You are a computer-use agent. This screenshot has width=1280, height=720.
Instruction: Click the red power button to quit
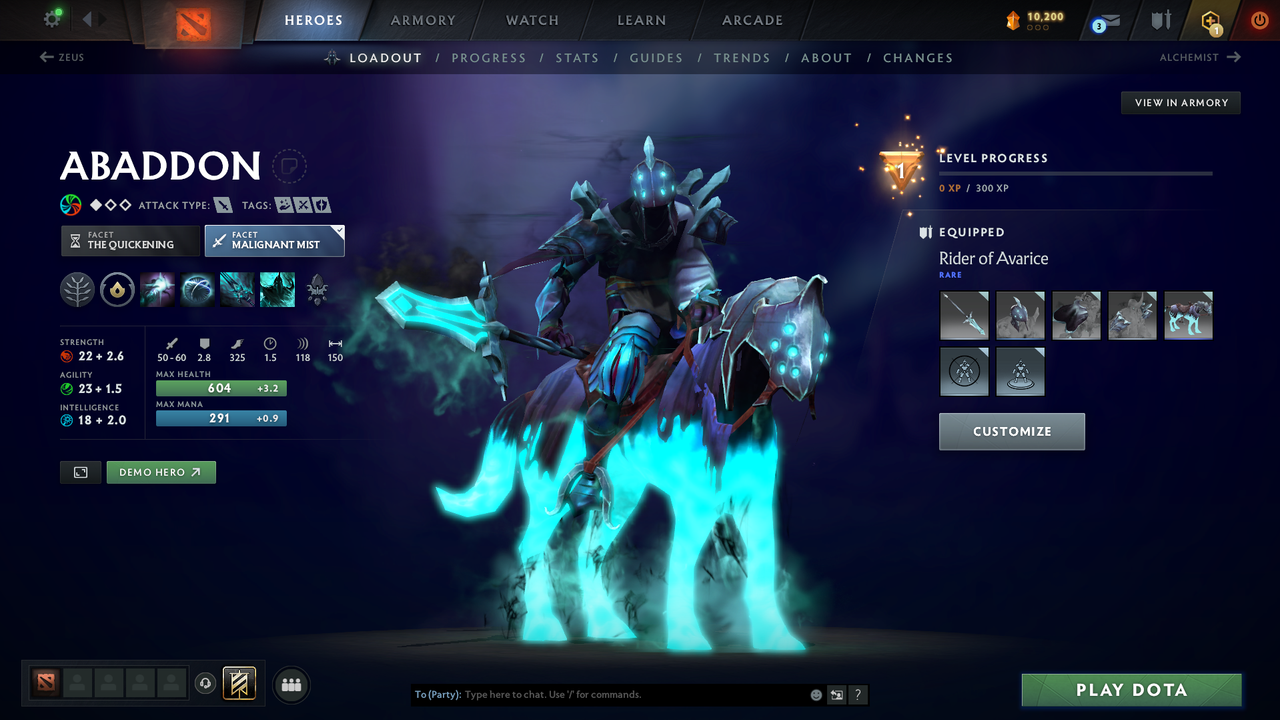(1259, 20)
